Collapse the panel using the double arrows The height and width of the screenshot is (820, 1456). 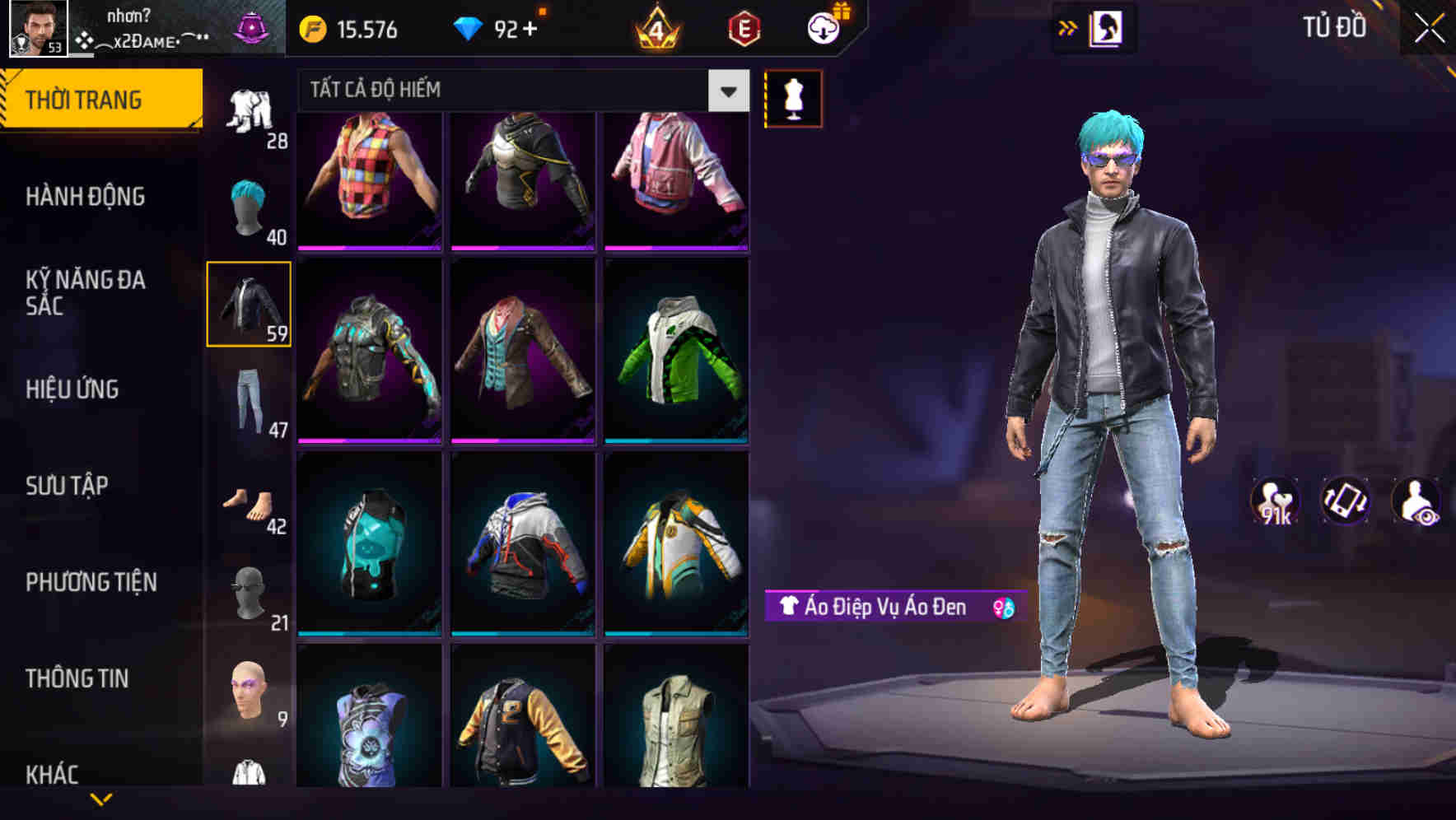(1068, 27)
